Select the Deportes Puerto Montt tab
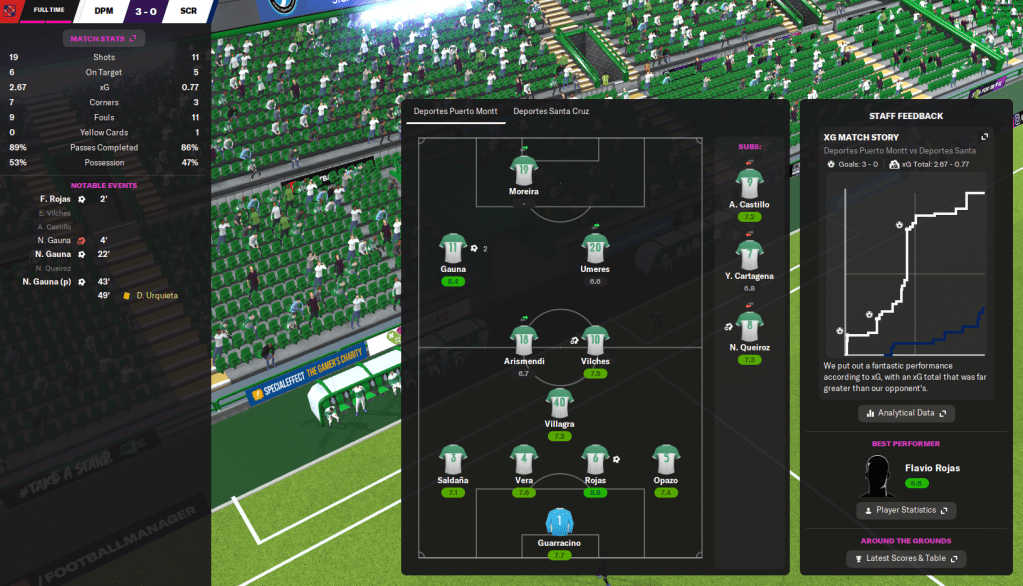This screenshot has height=586, width=1023. (x=452, y=111)
